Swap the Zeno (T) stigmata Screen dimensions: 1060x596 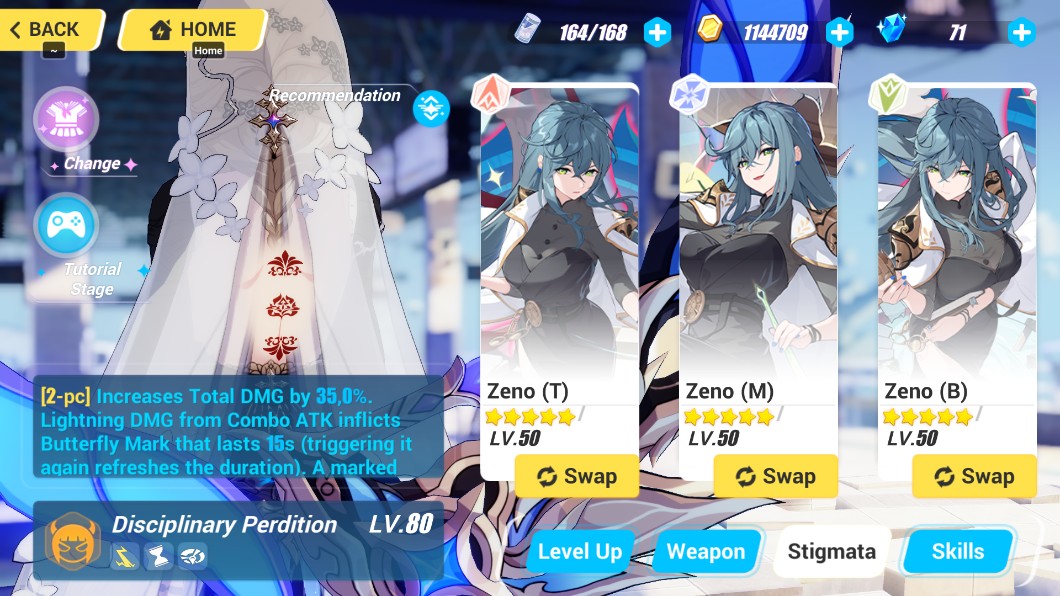pyautogui.click(x=577, y=476)
